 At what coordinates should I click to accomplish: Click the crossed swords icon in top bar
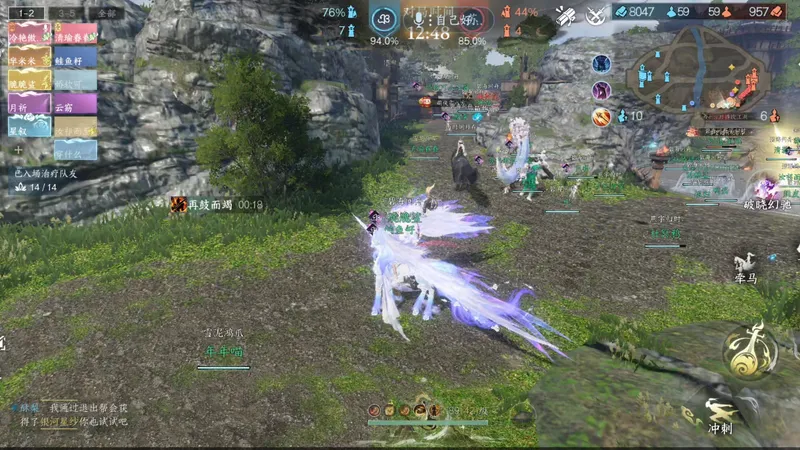pos(596,16)
